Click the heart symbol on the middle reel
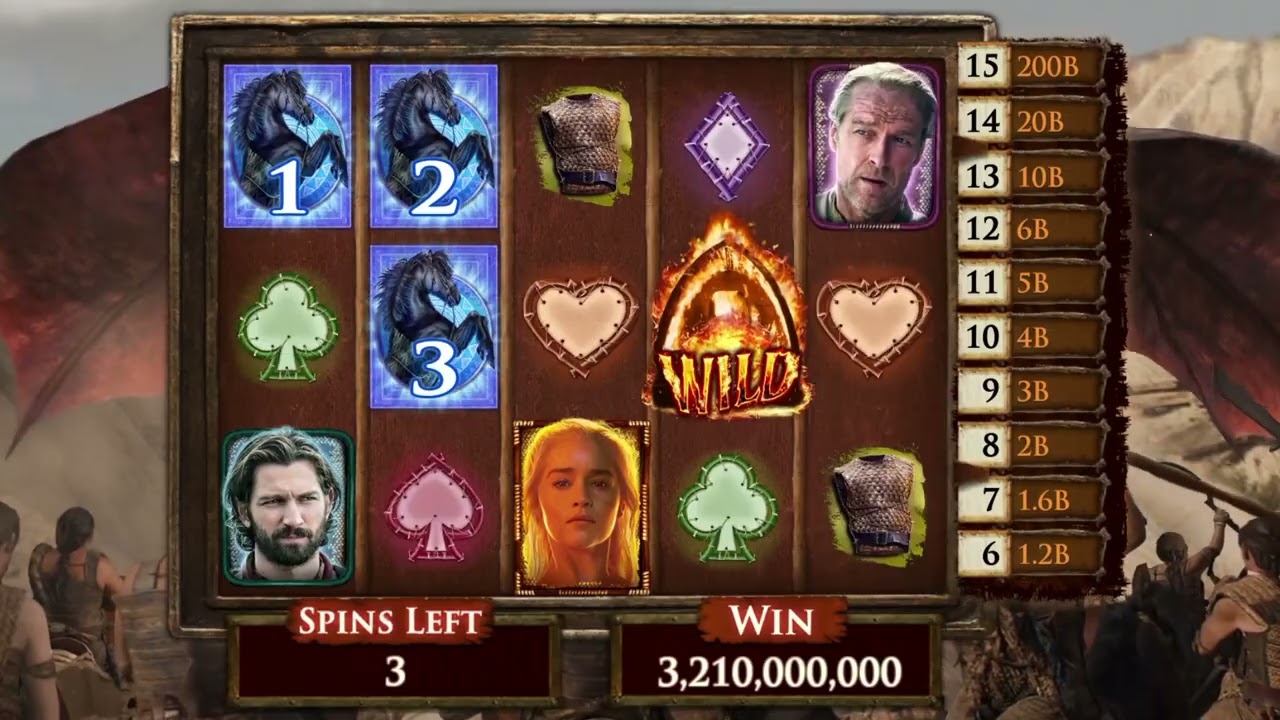 coord(578,320)
